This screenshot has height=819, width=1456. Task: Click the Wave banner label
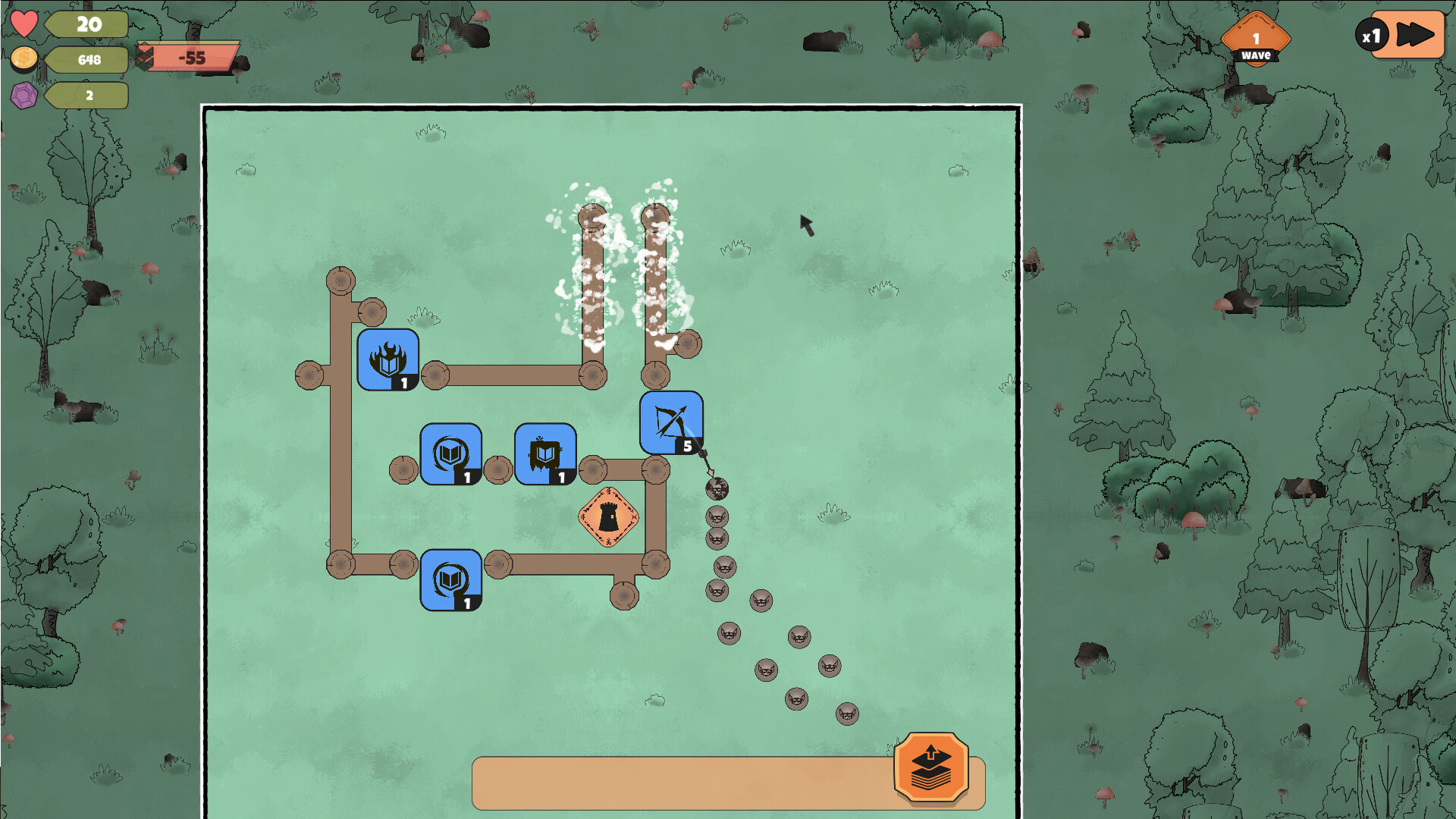click(1255, 54)
